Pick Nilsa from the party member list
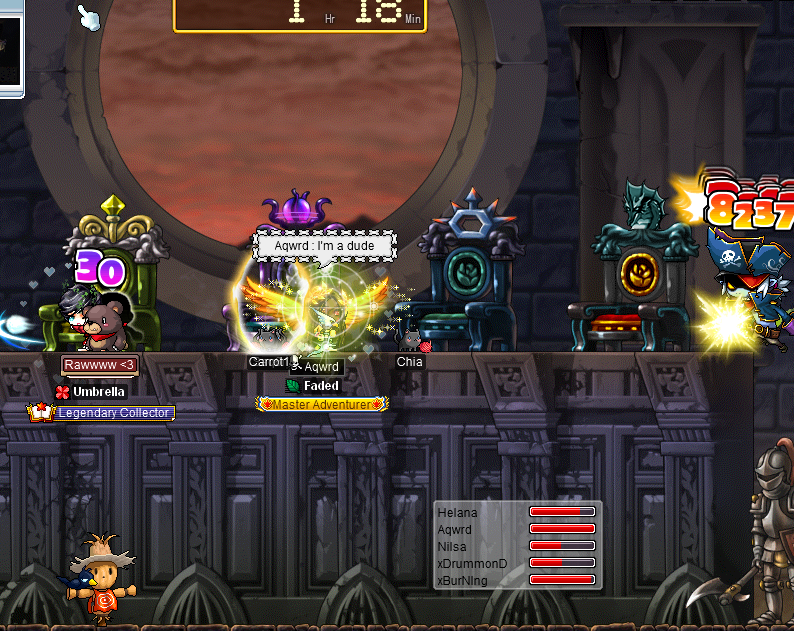 coord(453,547)
